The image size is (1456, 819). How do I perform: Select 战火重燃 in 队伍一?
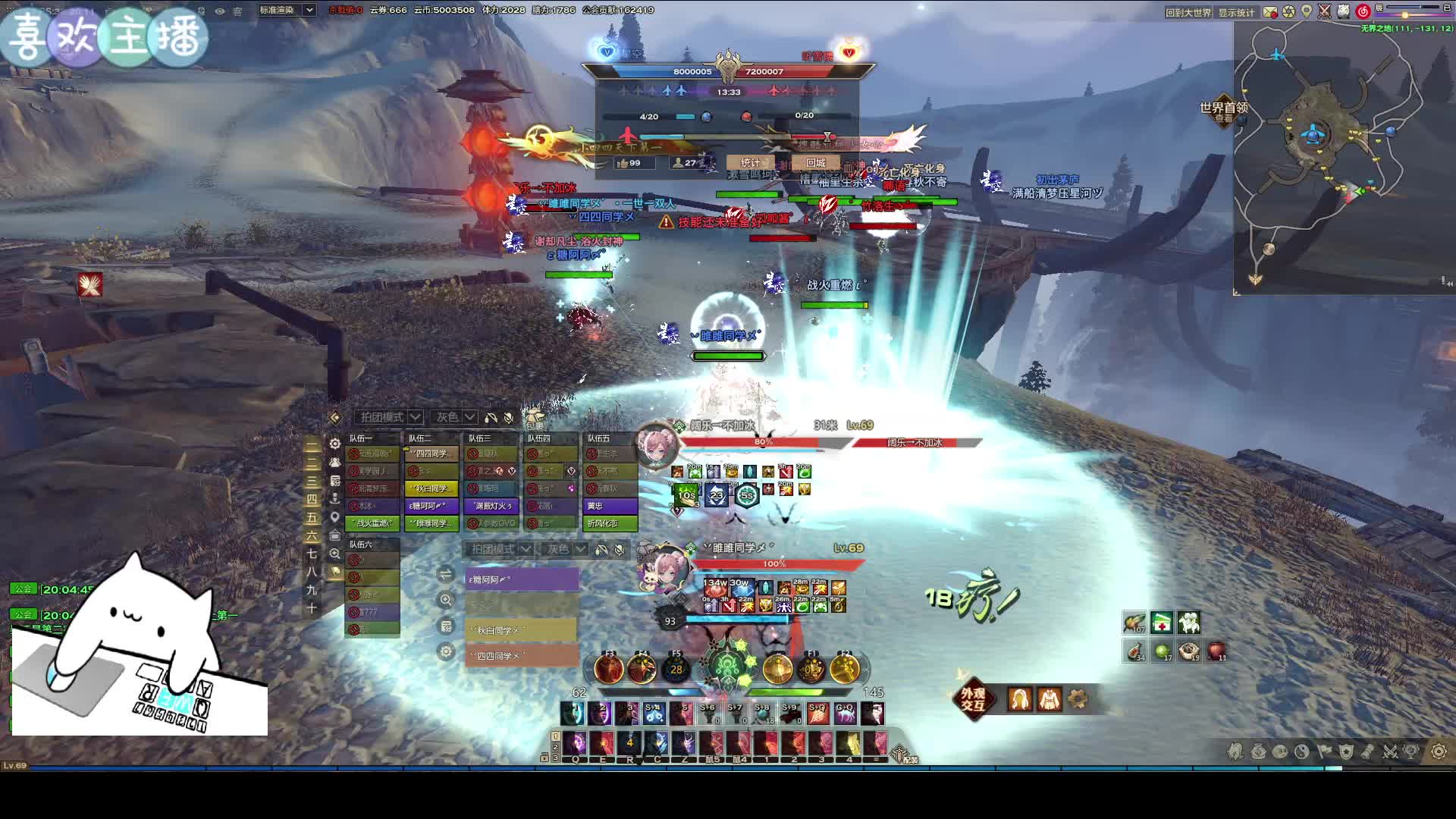372,523
